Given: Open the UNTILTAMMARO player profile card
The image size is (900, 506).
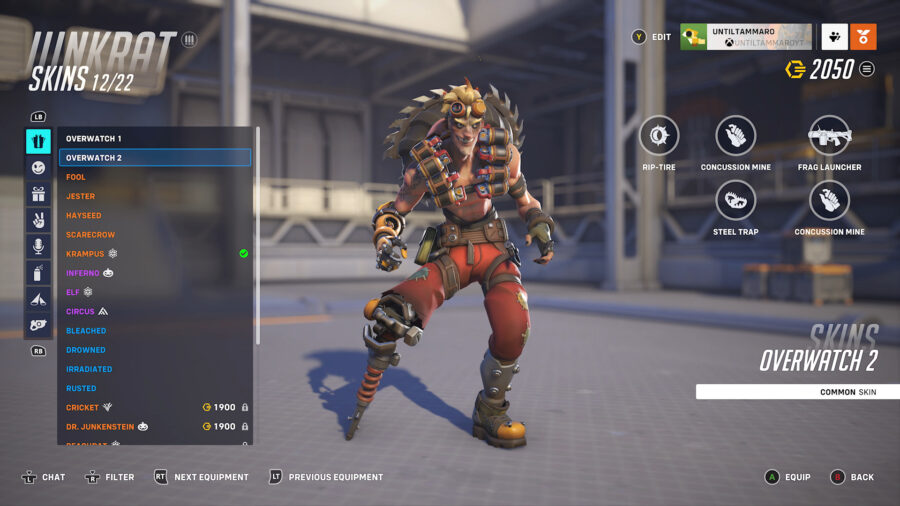Looking at the screenshot, I should pyautogui.click(x=745, y=37).
